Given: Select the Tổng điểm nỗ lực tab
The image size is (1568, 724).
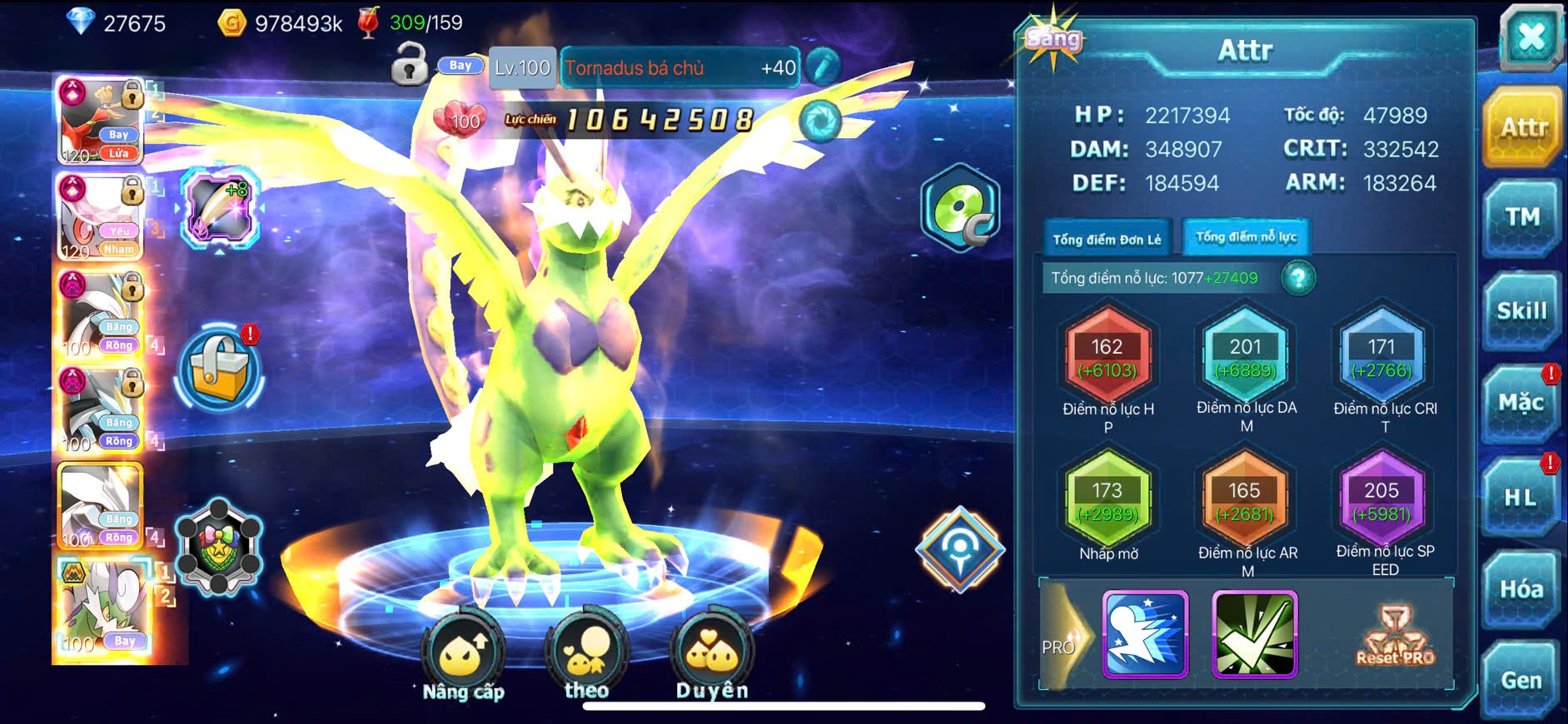Looking at the screenshot, I should point(1246,237).
